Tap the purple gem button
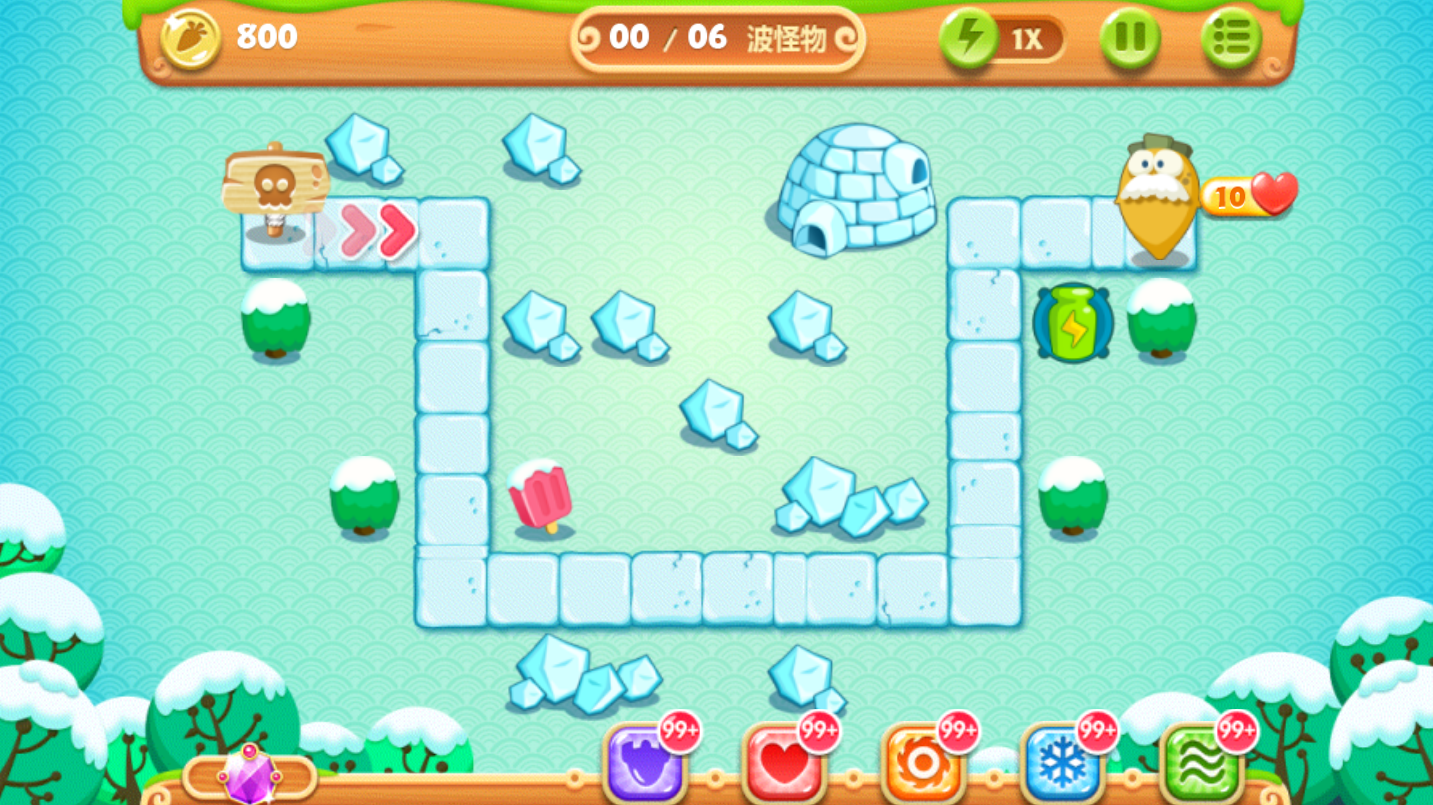The height and width of the screenshot is (805, 1433). click(250, 776)
